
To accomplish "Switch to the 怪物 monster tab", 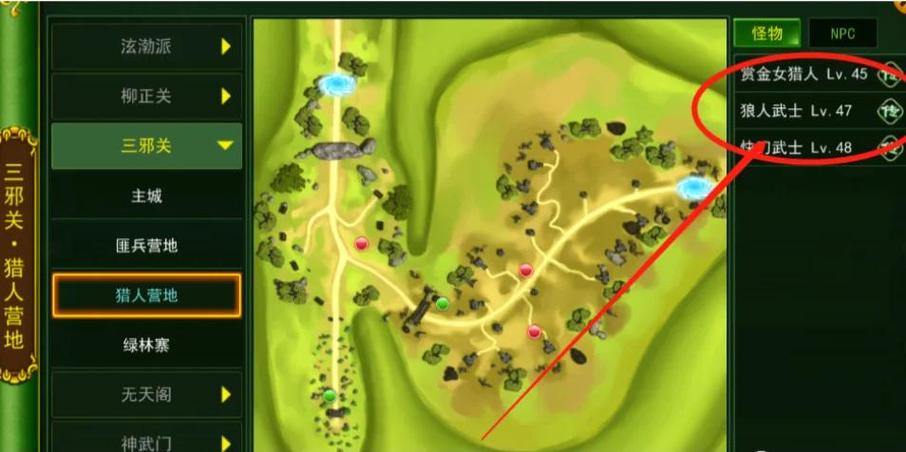I will (x=766, y=33).
